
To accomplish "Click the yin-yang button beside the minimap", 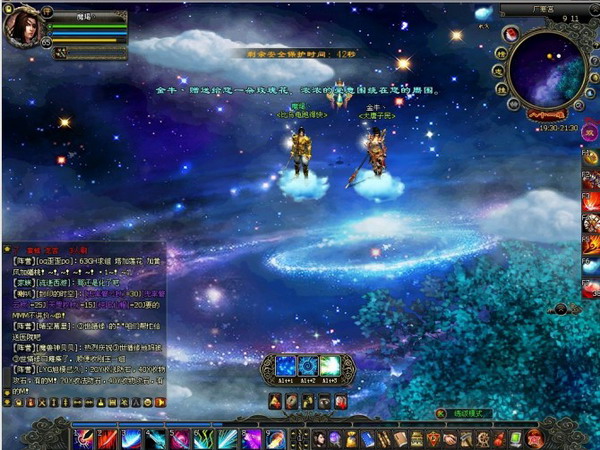I will 509,34.
